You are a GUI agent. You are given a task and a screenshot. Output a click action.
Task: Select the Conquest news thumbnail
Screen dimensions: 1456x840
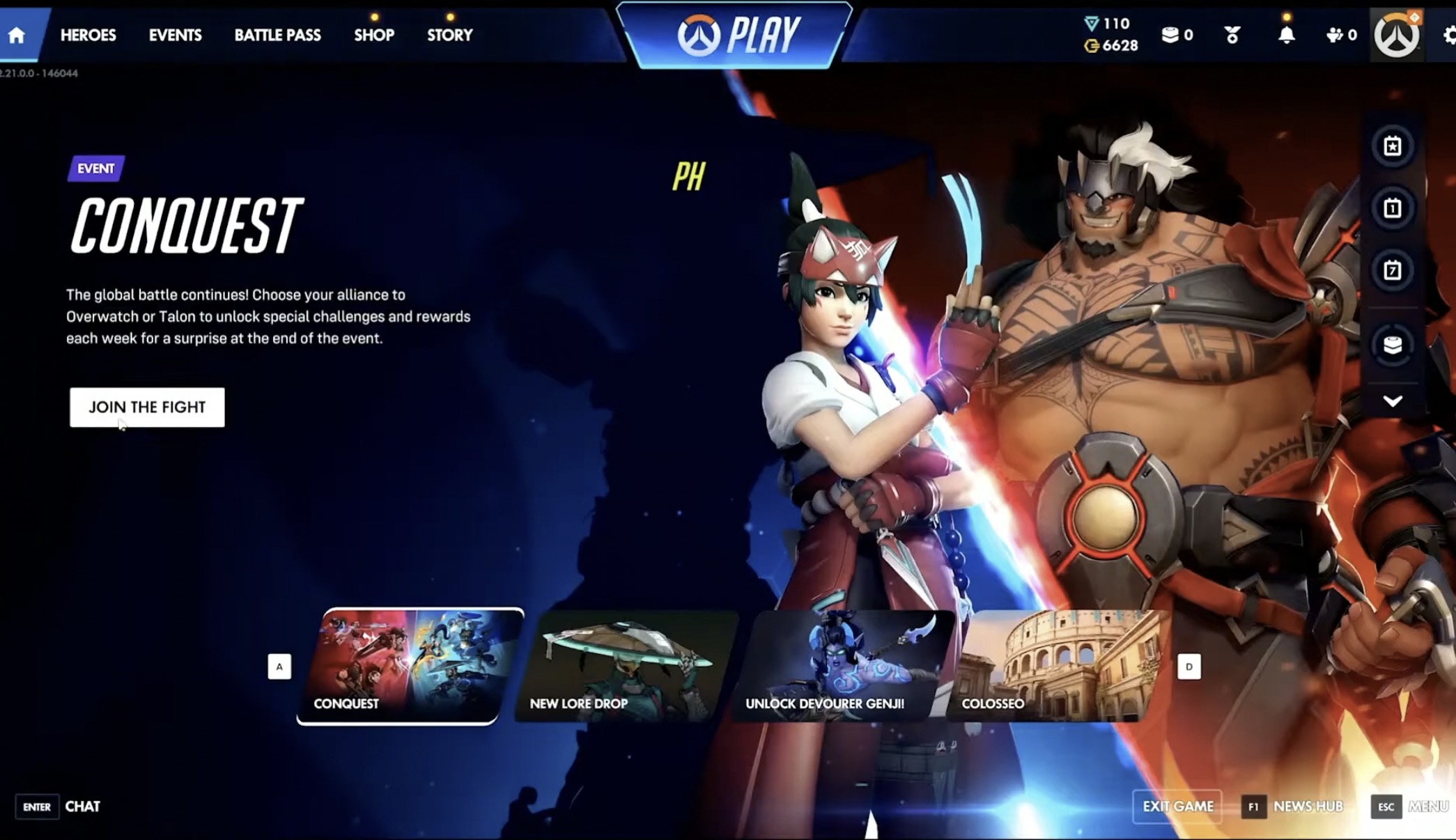410,666
